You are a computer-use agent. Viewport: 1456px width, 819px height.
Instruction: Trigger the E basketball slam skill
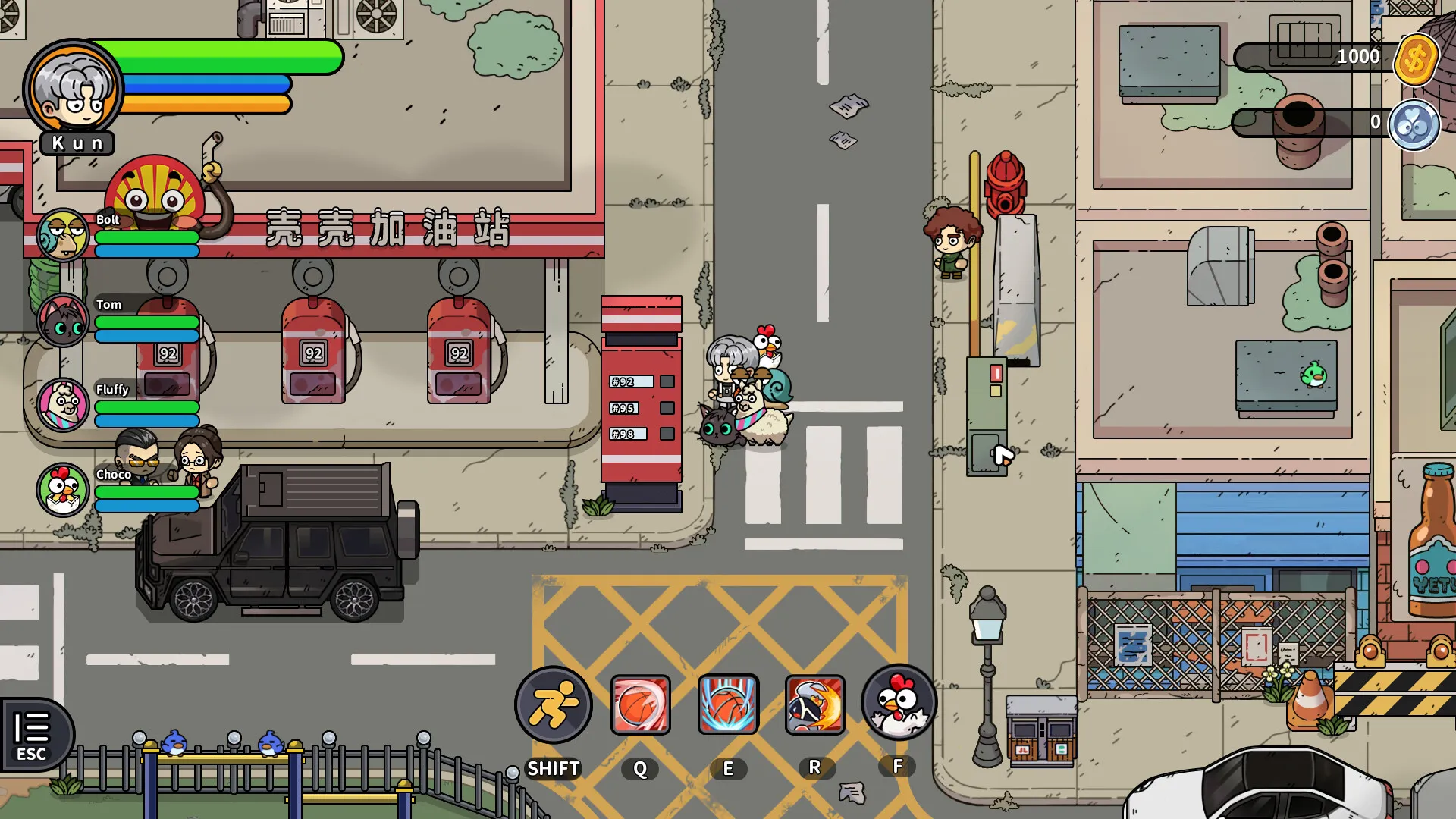(729, 704)
